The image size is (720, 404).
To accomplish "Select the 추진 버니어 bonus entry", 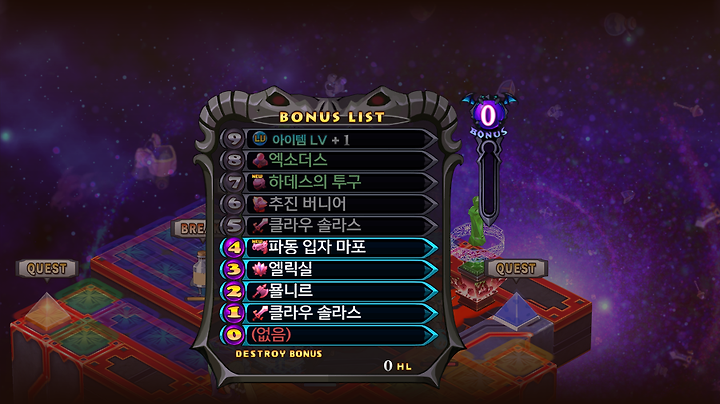I will click(x=330, y=204).
